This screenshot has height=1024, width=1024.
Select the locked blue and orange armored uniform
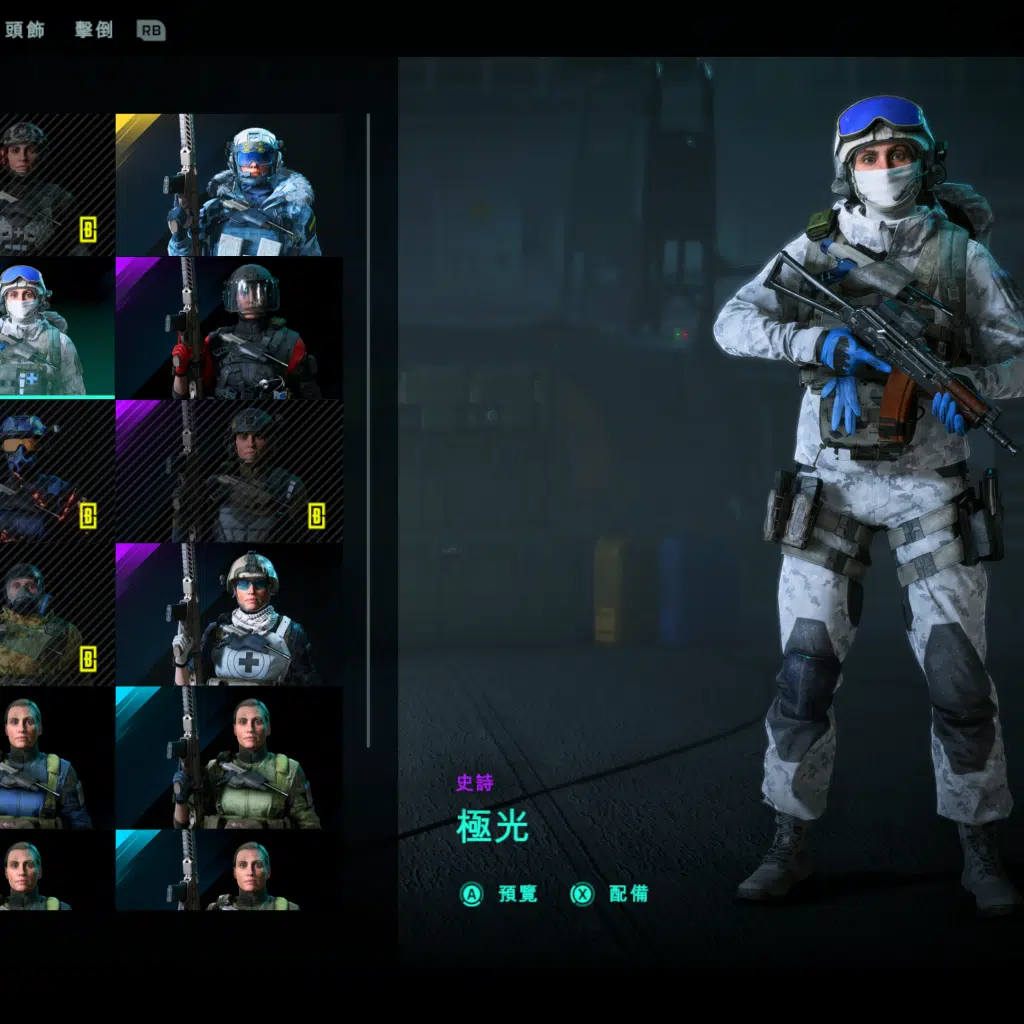[50, 471]
